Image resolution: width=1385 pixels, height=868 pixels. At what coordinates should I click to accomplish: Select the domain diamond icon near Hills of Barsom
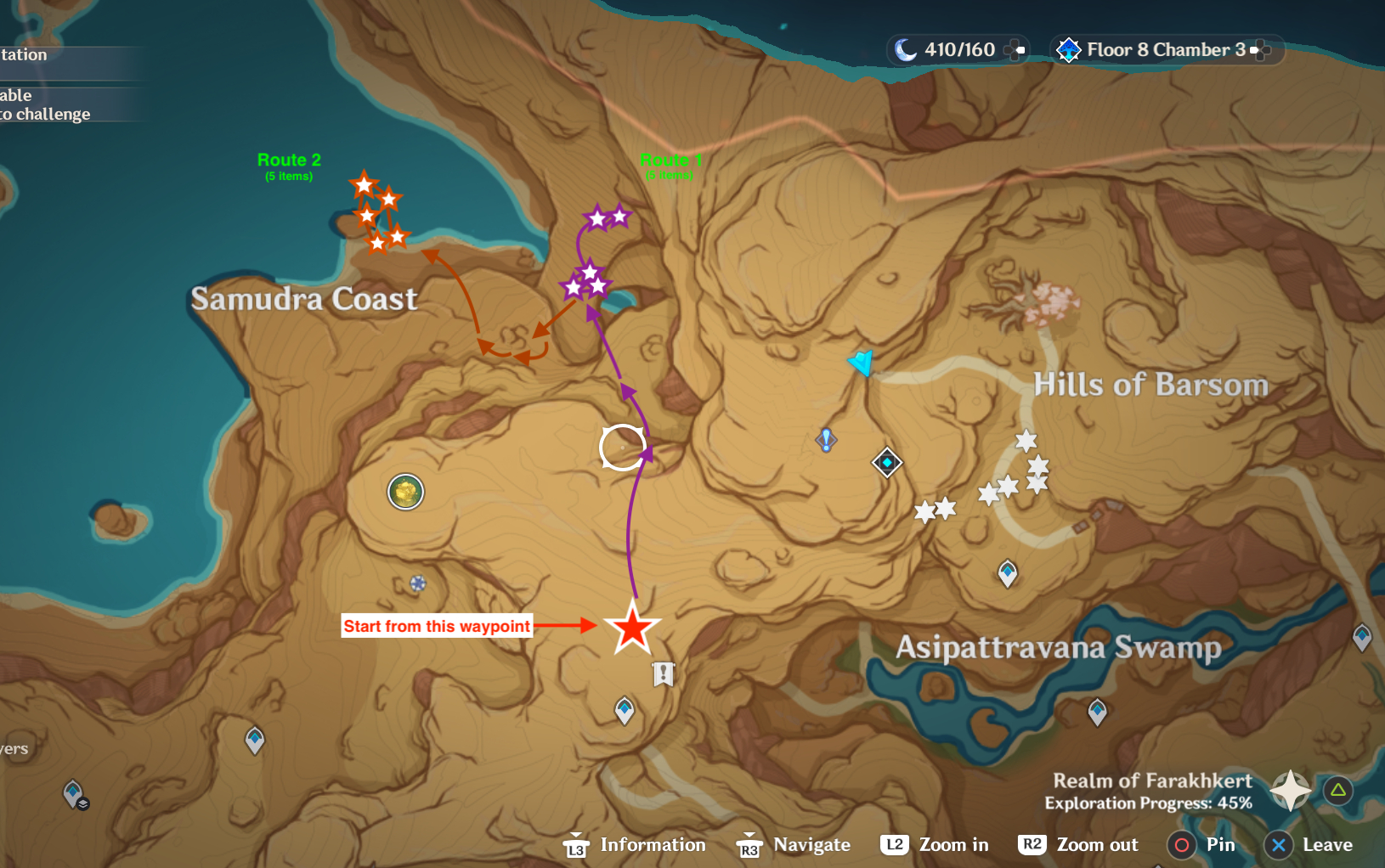pos(886,462)
